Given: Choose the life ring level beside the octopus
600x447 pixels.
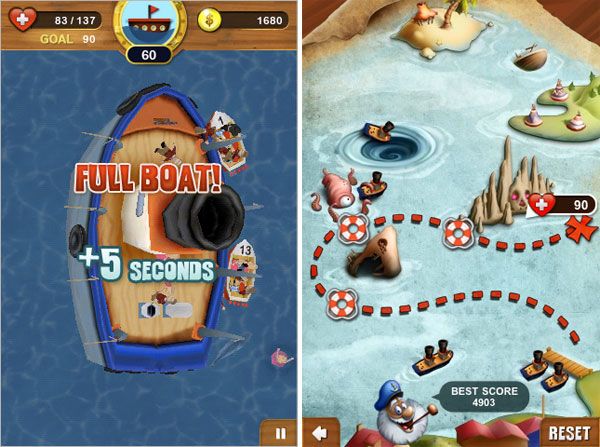Looking at the screenshot, I should pos(351,228).
